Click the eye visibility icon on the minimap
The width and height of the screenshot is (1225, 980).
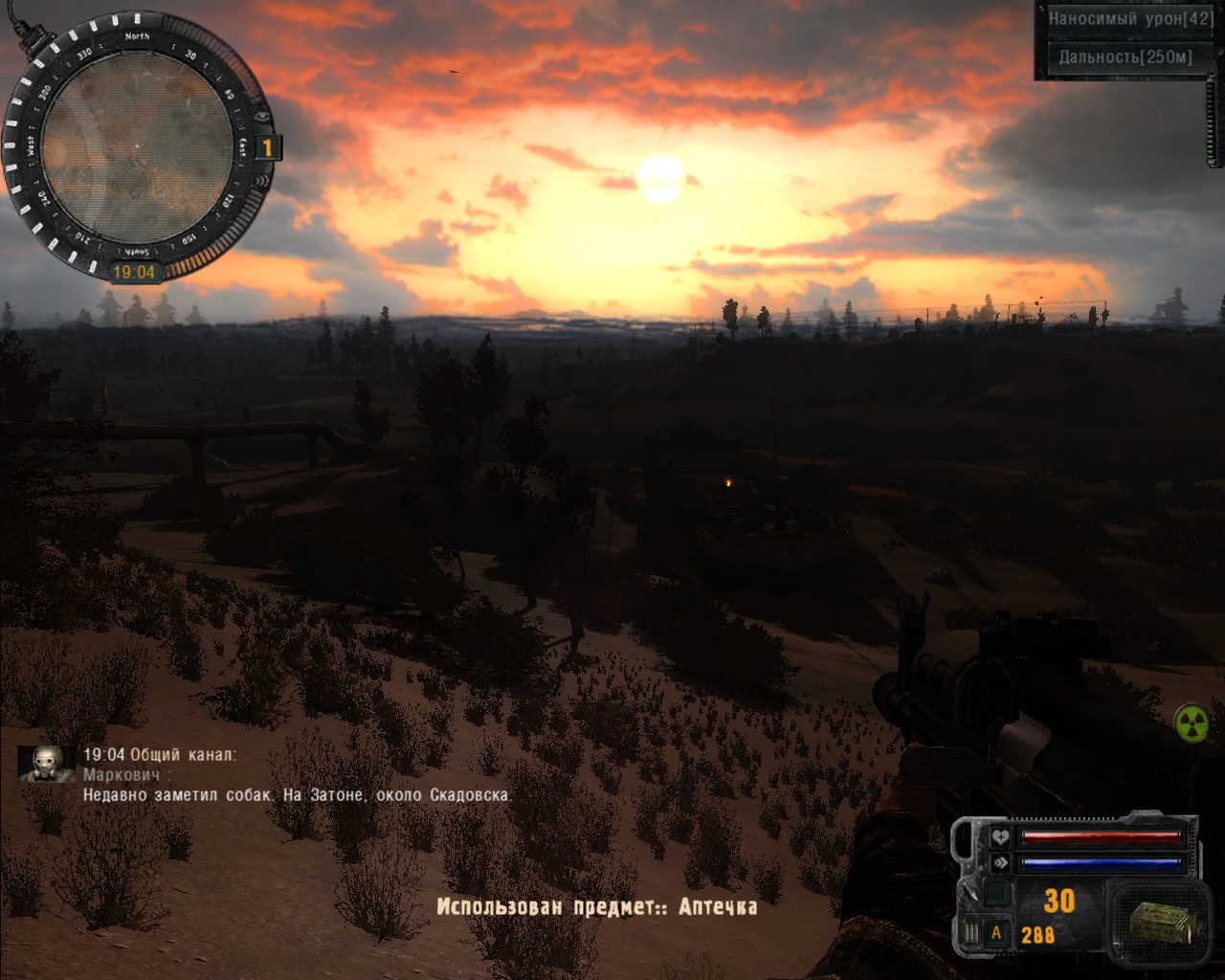[263, 117]
